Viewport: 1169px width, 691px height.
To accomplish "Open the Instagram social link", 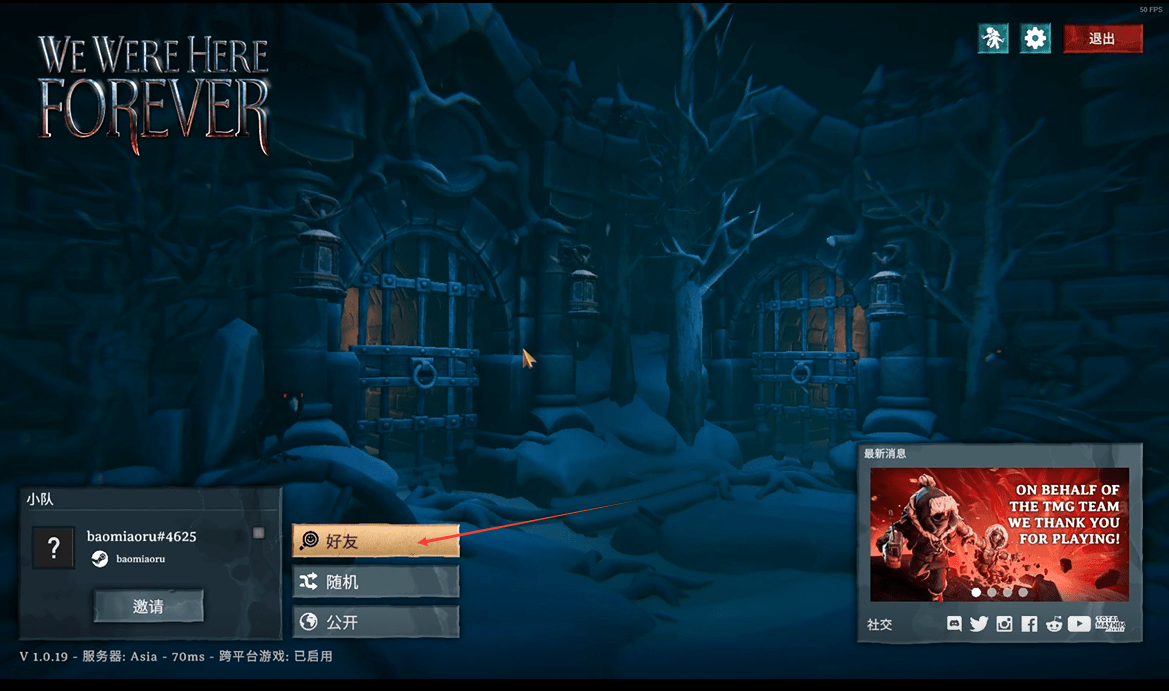I will point(1004,624).
